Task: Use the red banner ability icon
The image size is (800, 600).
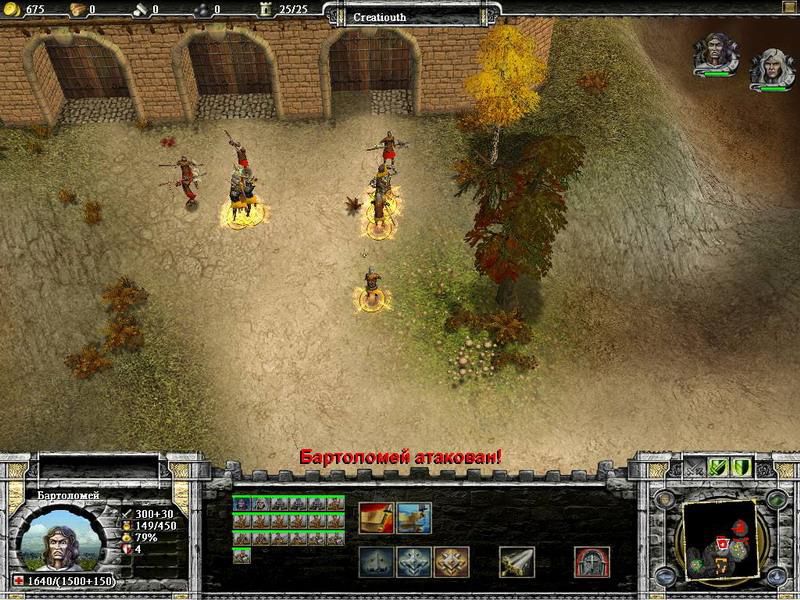Action: 376,517
